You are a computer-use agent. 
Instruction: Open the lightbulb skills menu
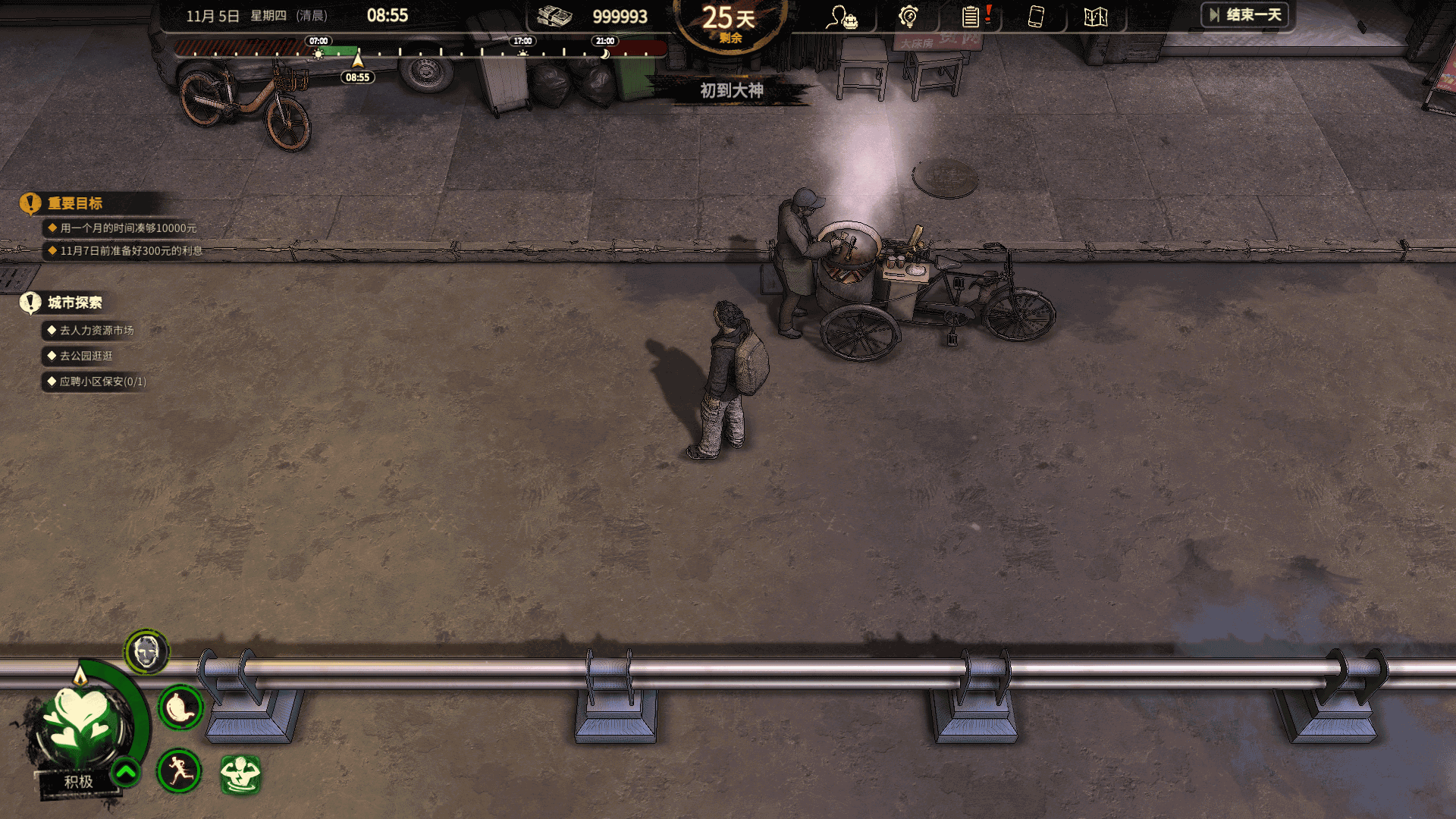coord(908,17)
